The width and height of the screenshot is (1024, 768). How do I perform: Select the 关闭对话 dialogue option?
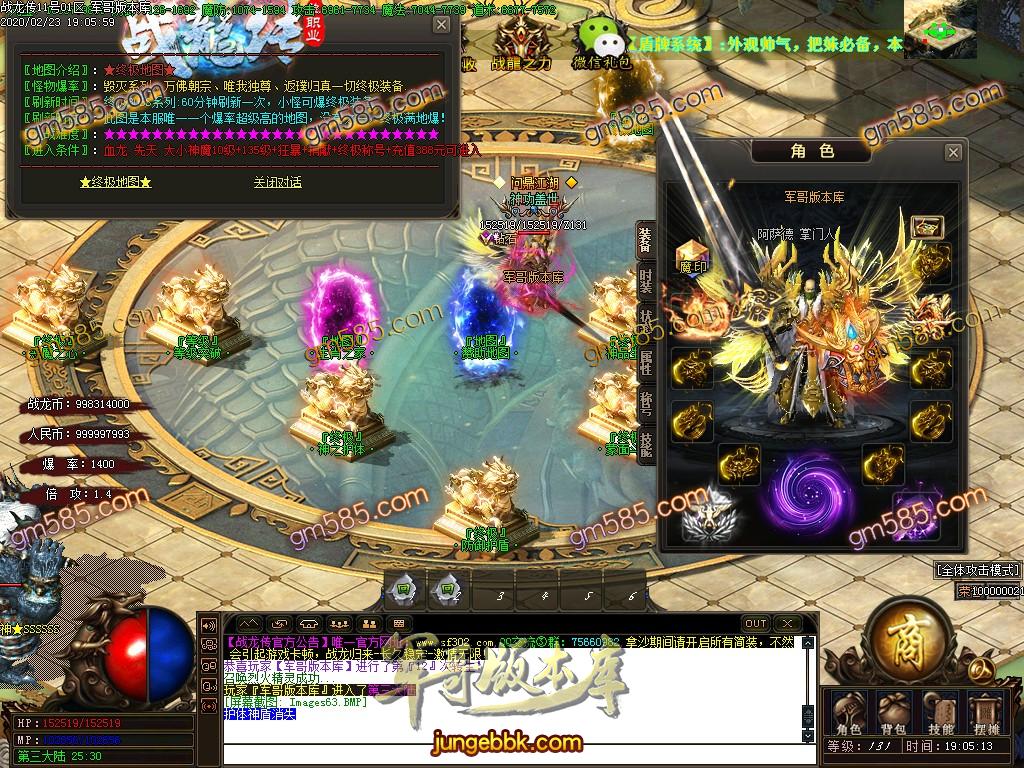277,183
